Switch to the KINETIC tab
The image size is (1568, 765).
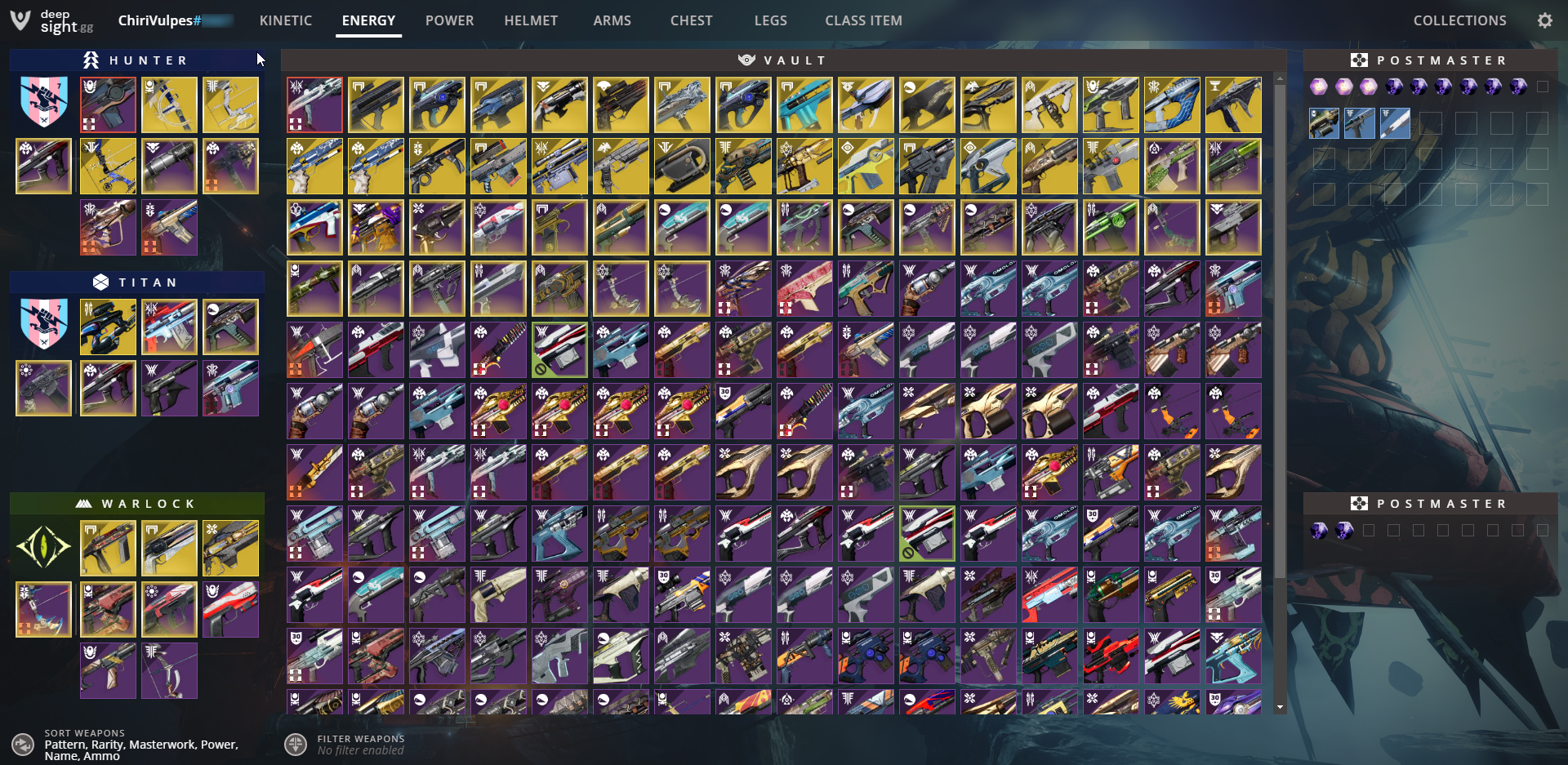coord(285,20)
